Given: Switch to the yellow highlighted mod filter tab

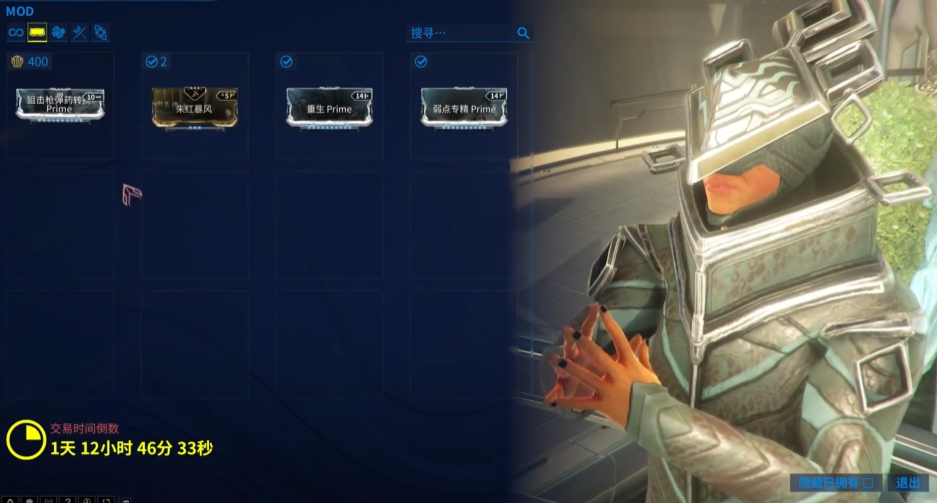Looking at the screenshot, I should 37,33.
